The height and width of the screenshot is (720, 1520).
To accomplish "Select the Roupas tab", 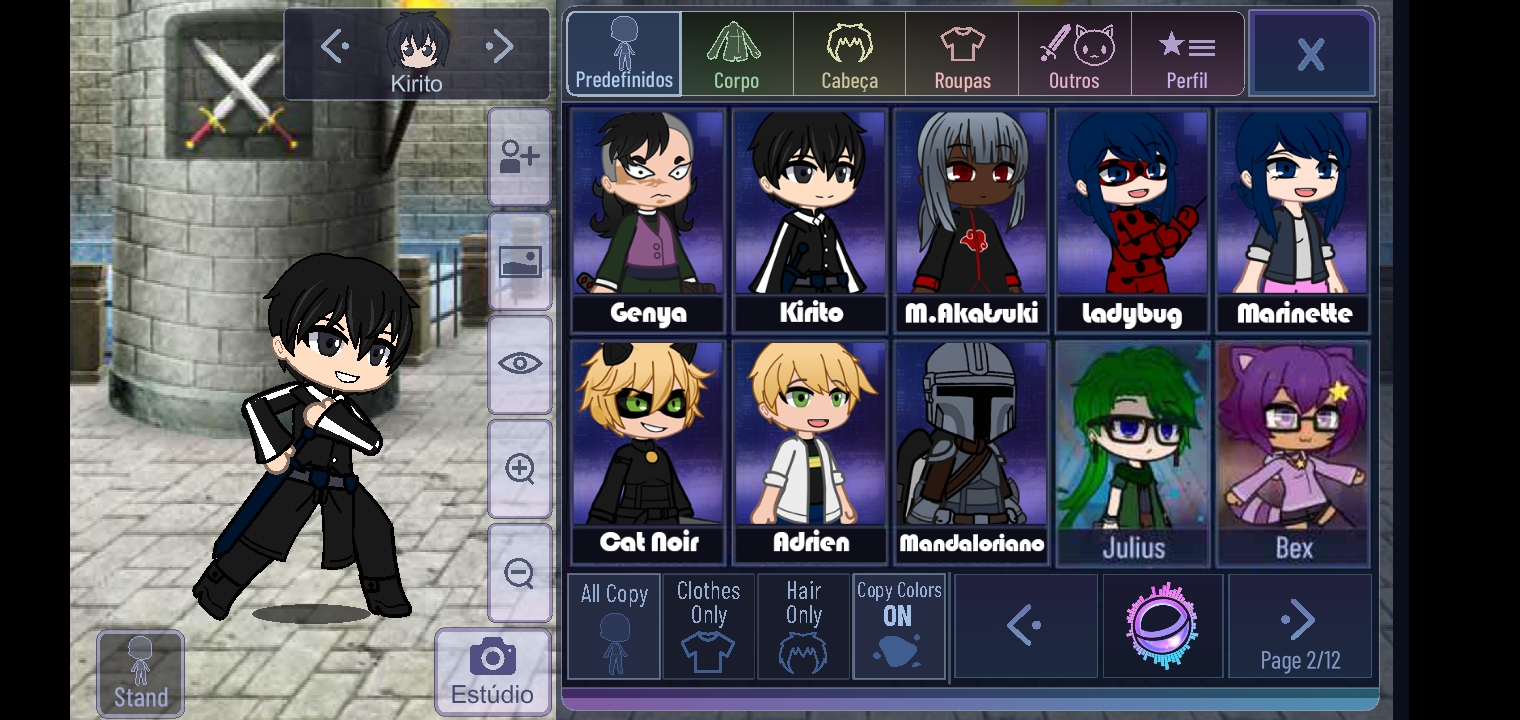I will 962,54.
